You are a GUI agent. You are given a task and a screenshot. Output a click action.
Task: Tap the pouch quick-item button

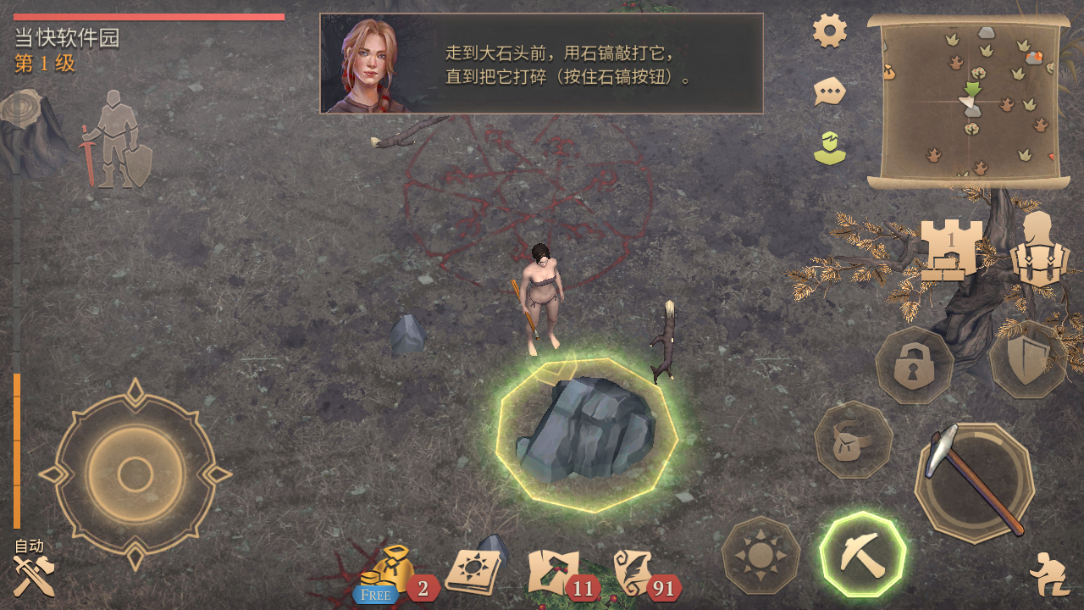coord(852,440)
